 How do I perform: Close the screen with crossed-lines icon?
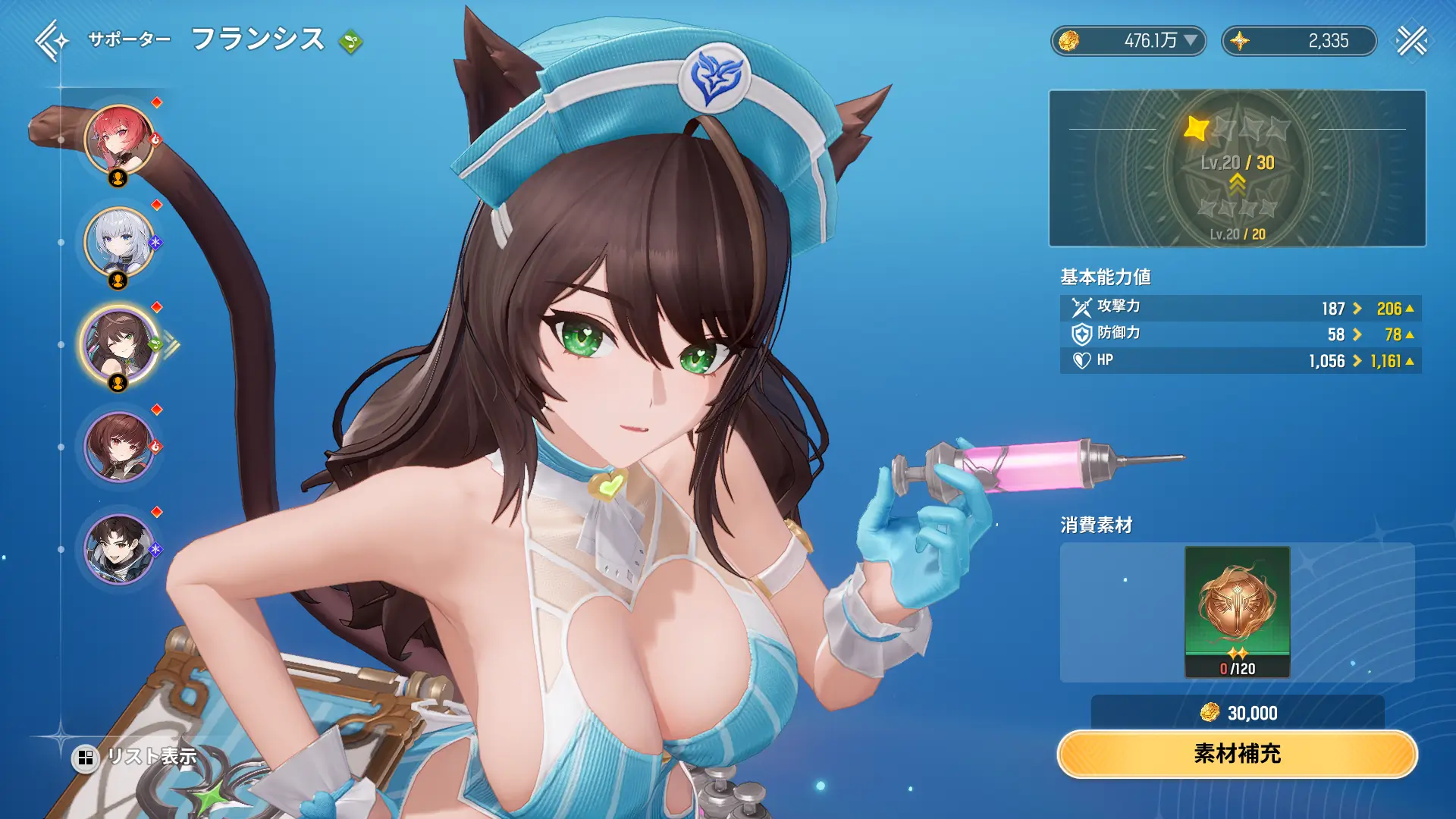click(x=1411, y=41)
